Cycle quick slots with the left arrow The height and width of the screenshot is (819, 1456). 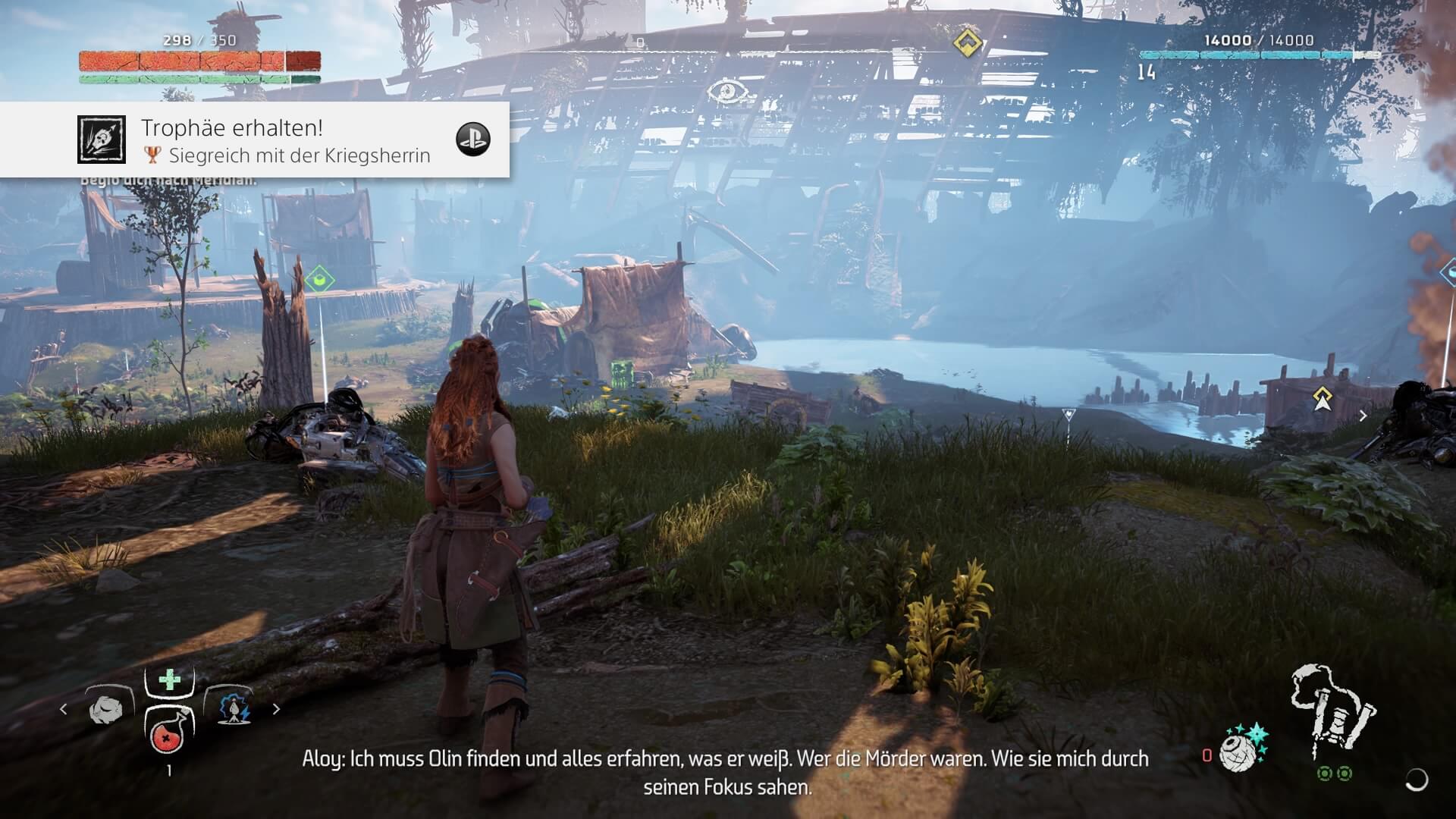click(x=64, y=709)
